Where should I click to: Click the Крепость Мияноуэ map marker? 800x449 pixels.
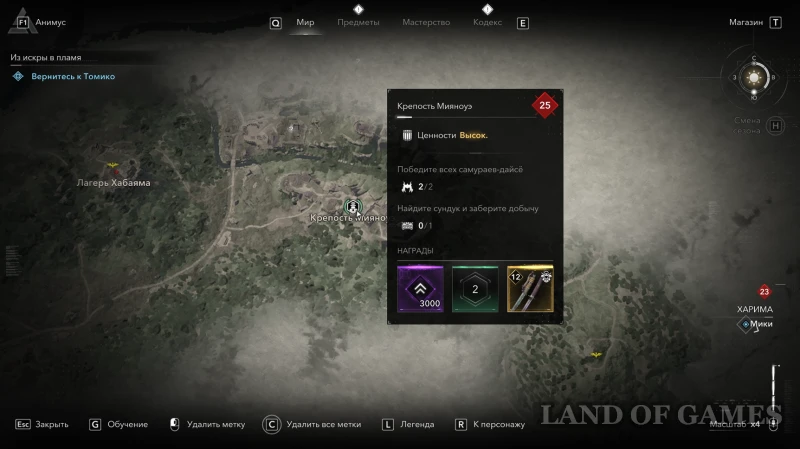pyautogui.click(x=353, y=207)
